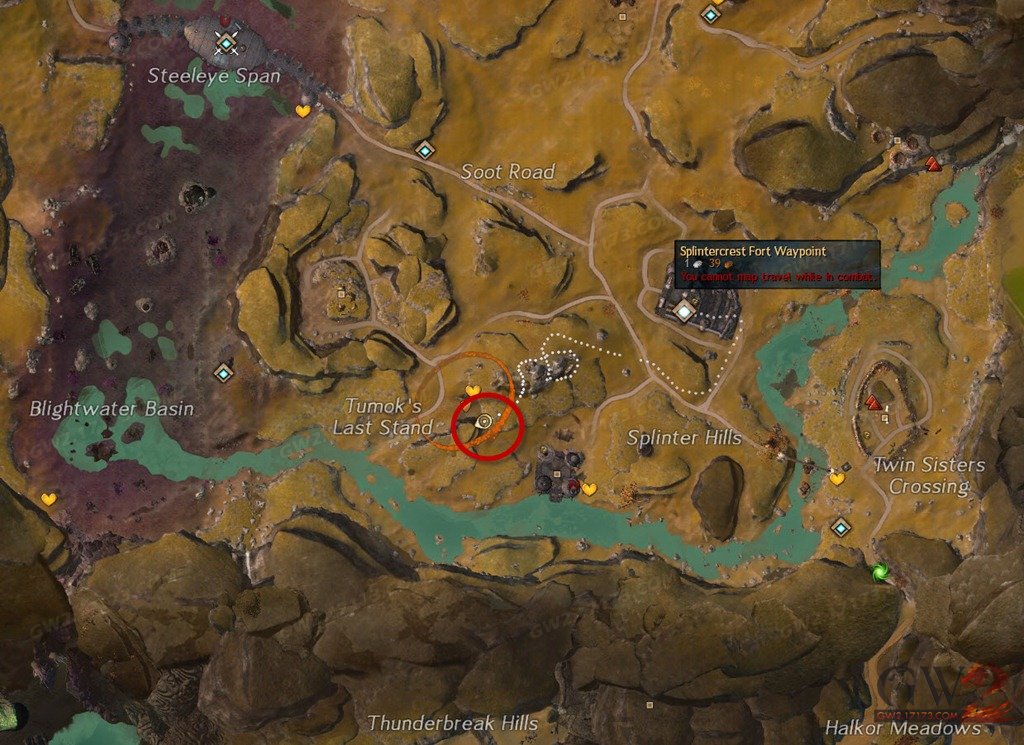The height and width of the screenshot is (745, 1024).
Task: Click the renown heart near Steeleye Span bridge
Action: [x=302, y=111]
